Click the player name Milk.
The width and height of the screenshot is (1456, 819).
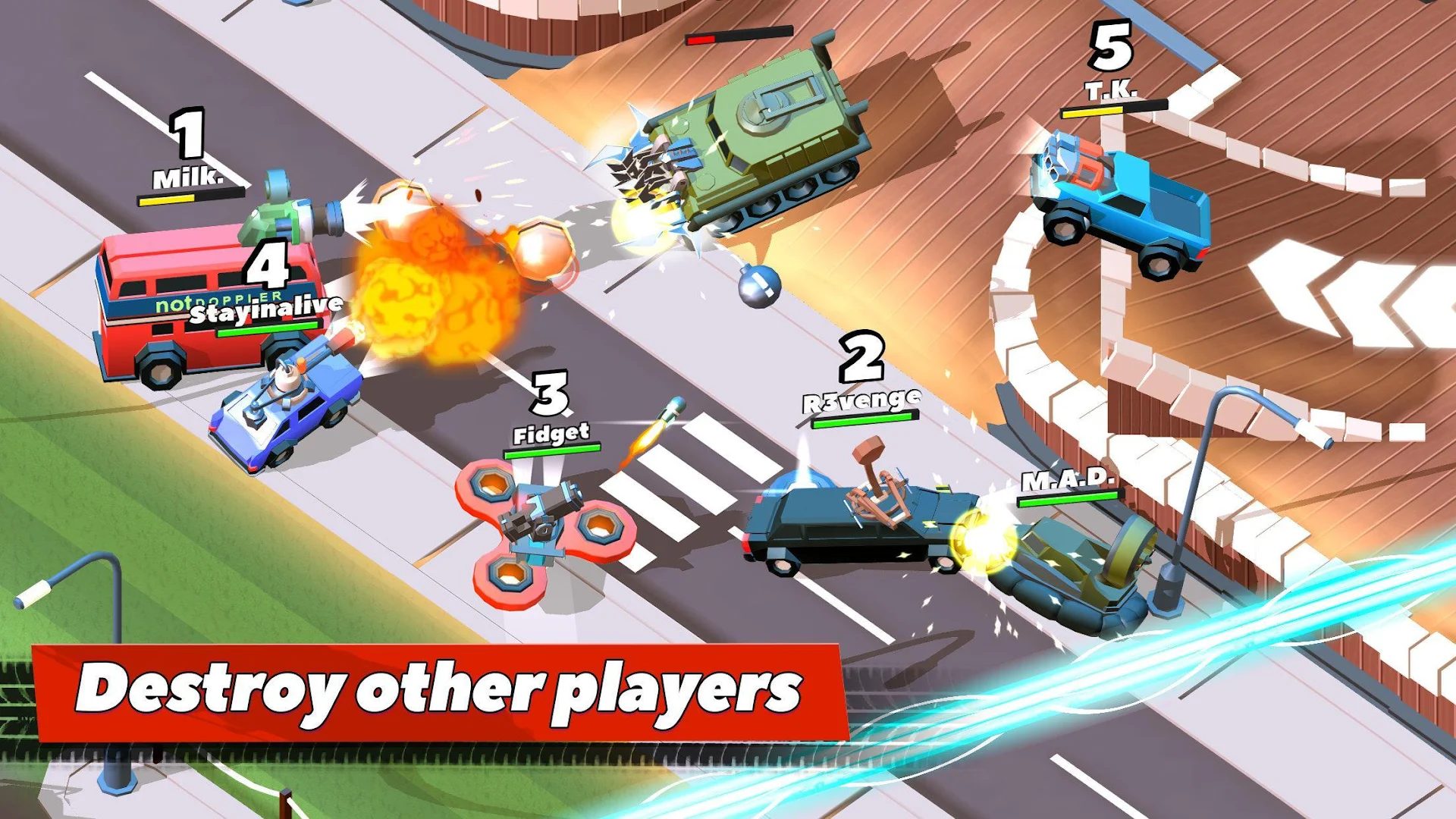[x=188, y=180]
